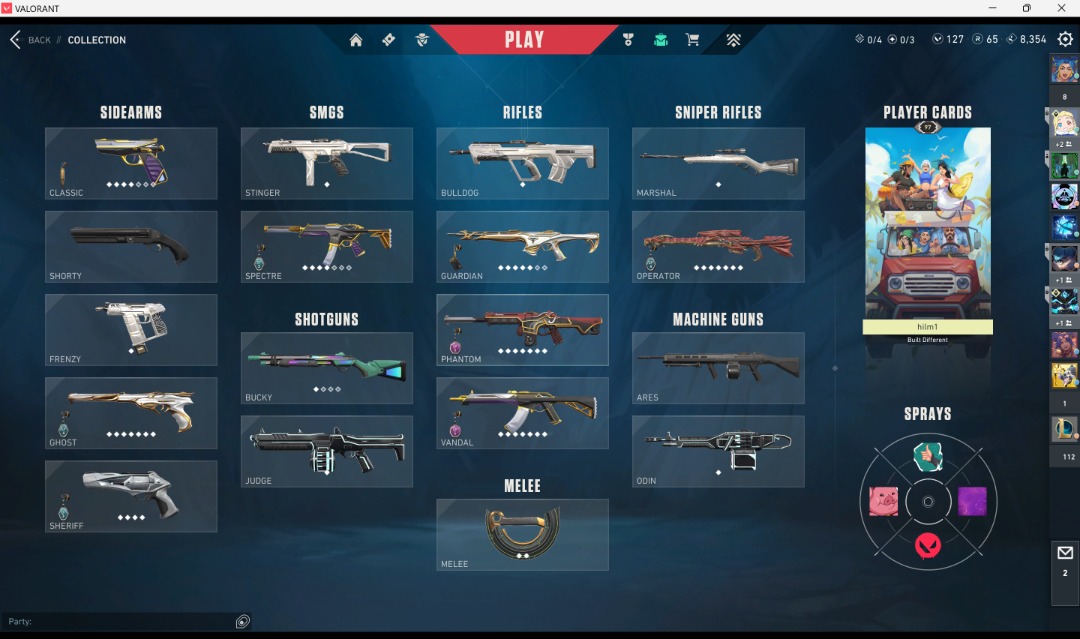Close the VALORANT window
Viewport: 1080px width, 639px height.
pos(1061,8)
